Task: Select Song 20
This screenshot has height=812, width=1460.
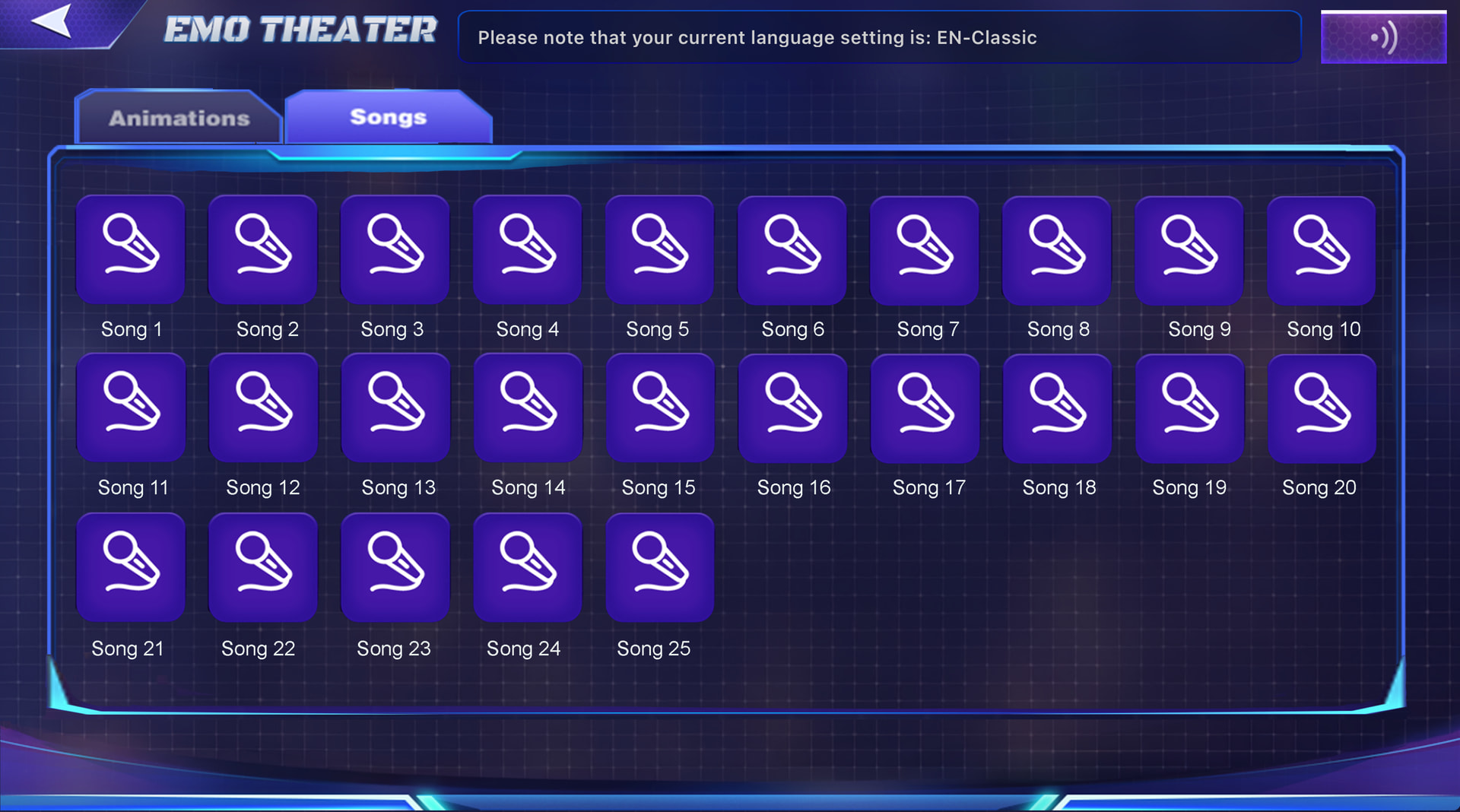Action: coord(1322,408)
